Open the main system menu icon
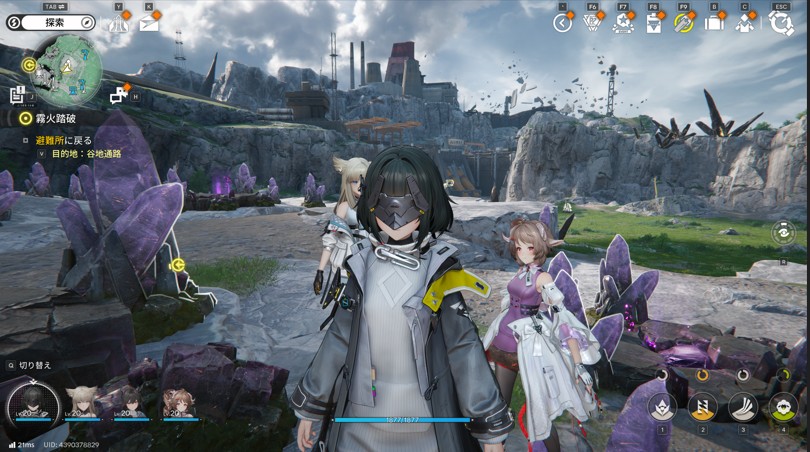 coord(781,23)
